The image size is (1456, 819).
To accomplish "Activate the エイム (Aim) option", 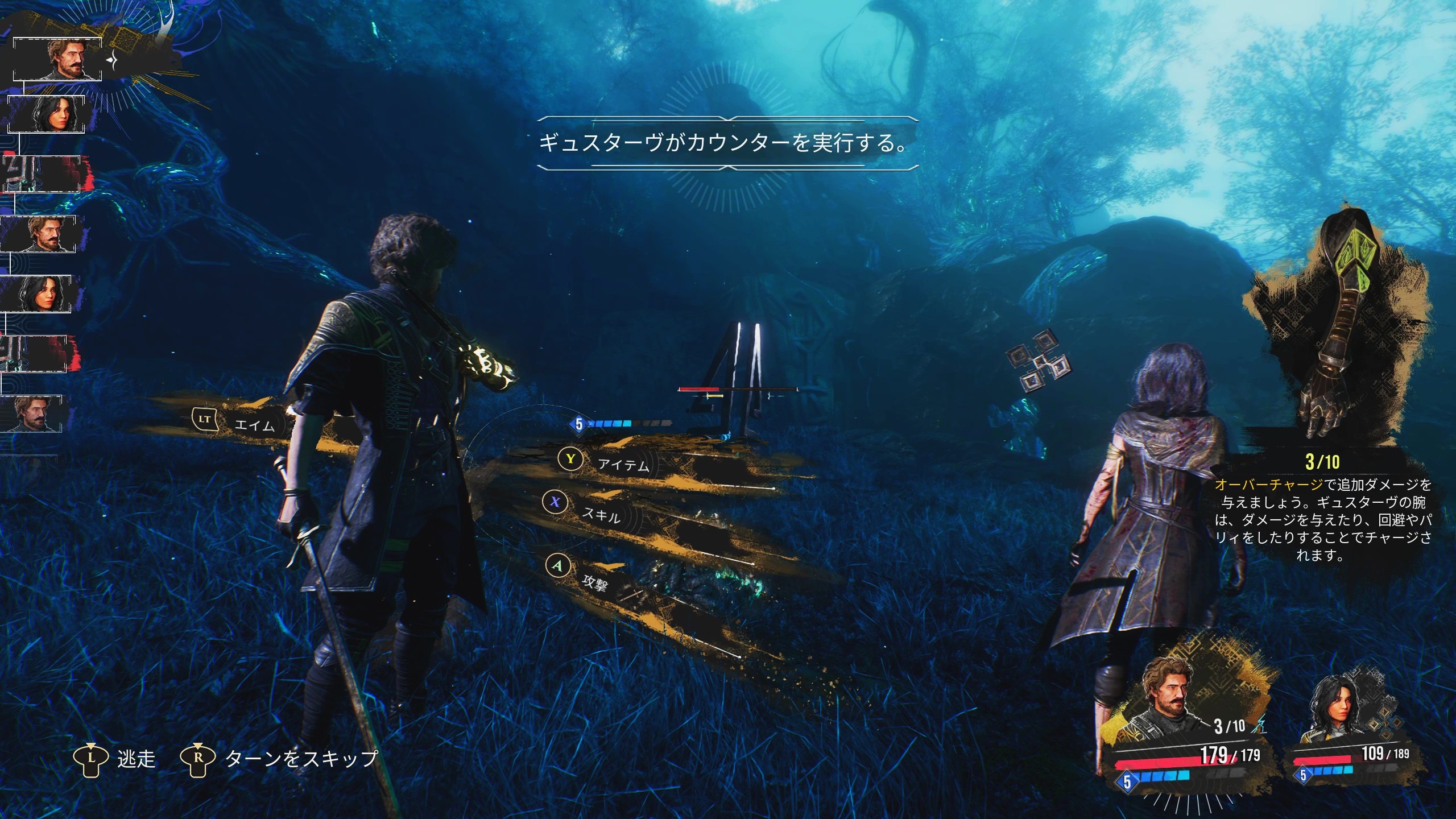I will (254, 425).
